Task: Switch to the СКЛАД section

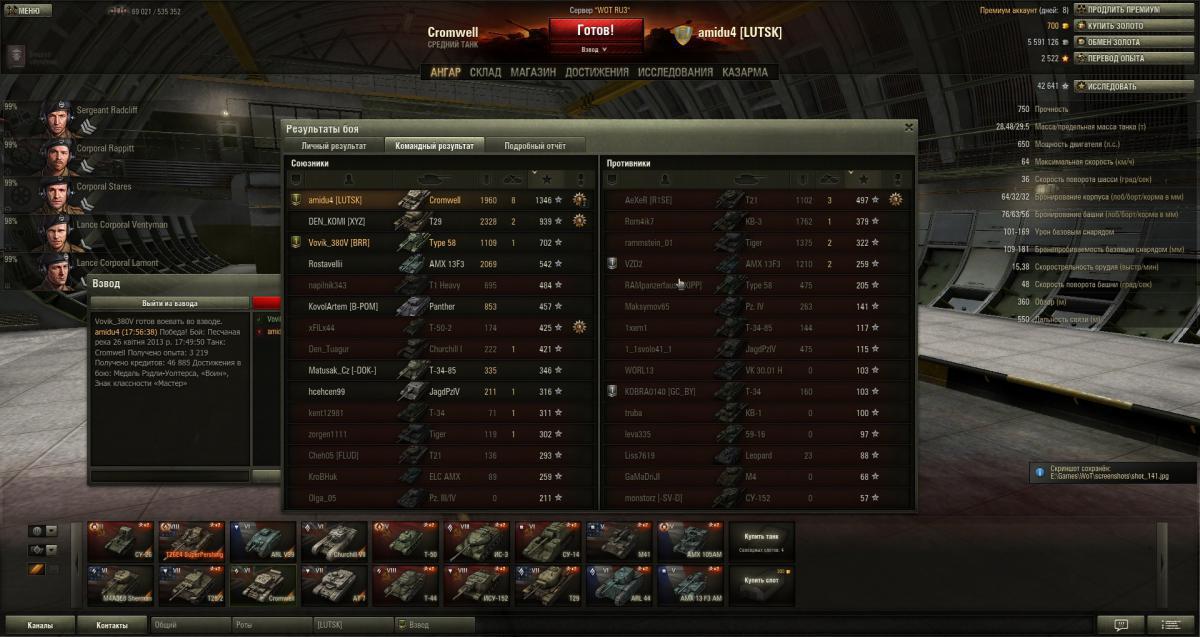Action: click(x=485, y=72)
